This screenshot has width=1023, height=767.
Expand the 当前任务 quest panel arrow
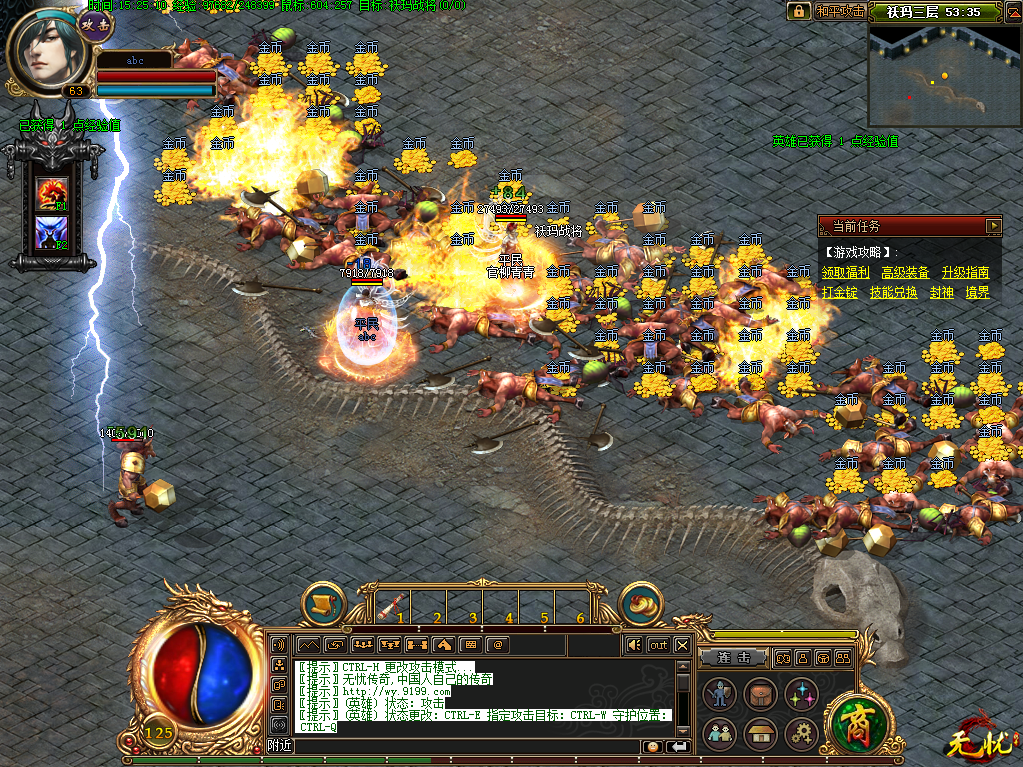[x=992, y=226]
